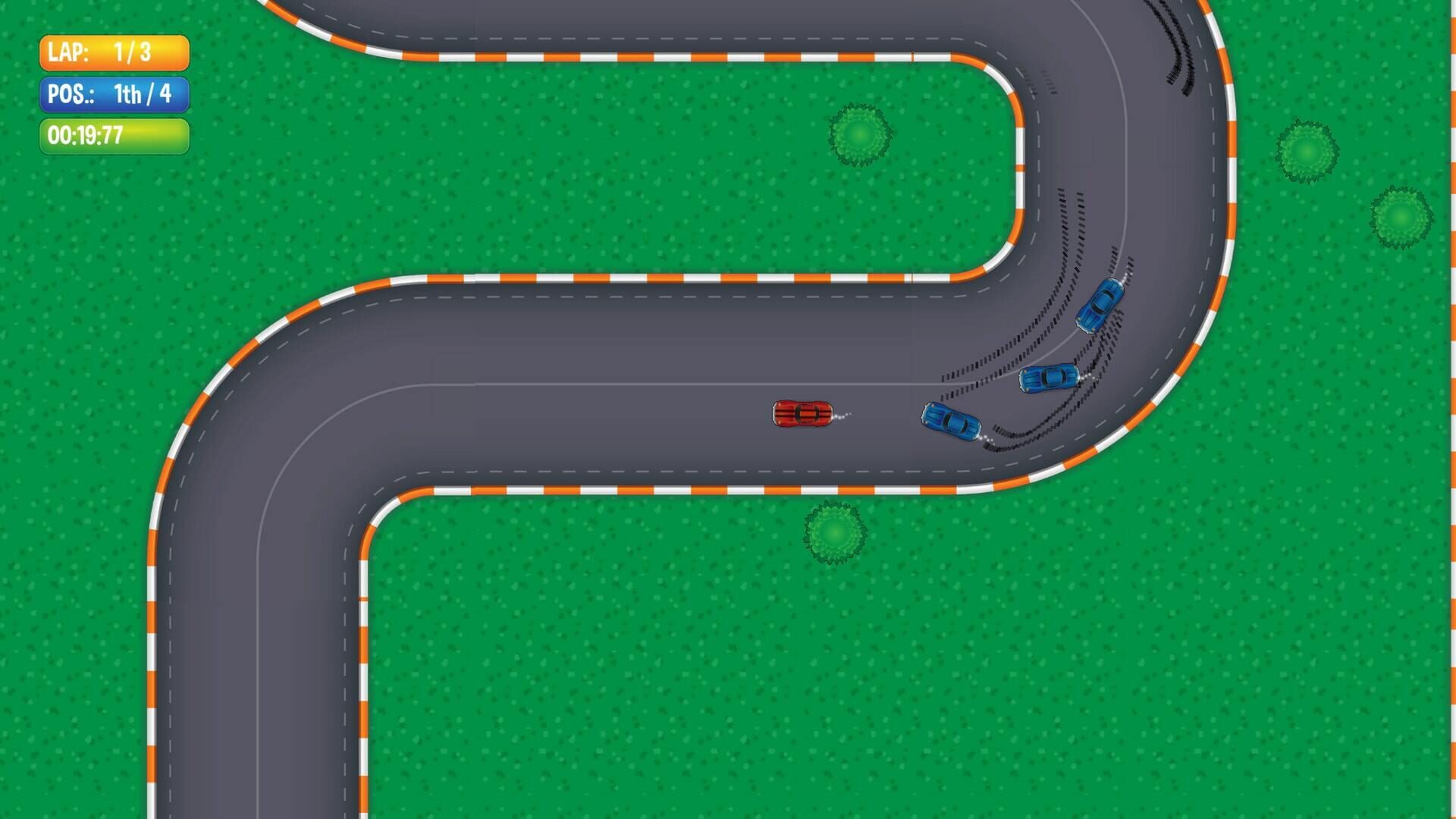
Task: Click the bush at the far right edge
Action: click(x=1399, y=218)
